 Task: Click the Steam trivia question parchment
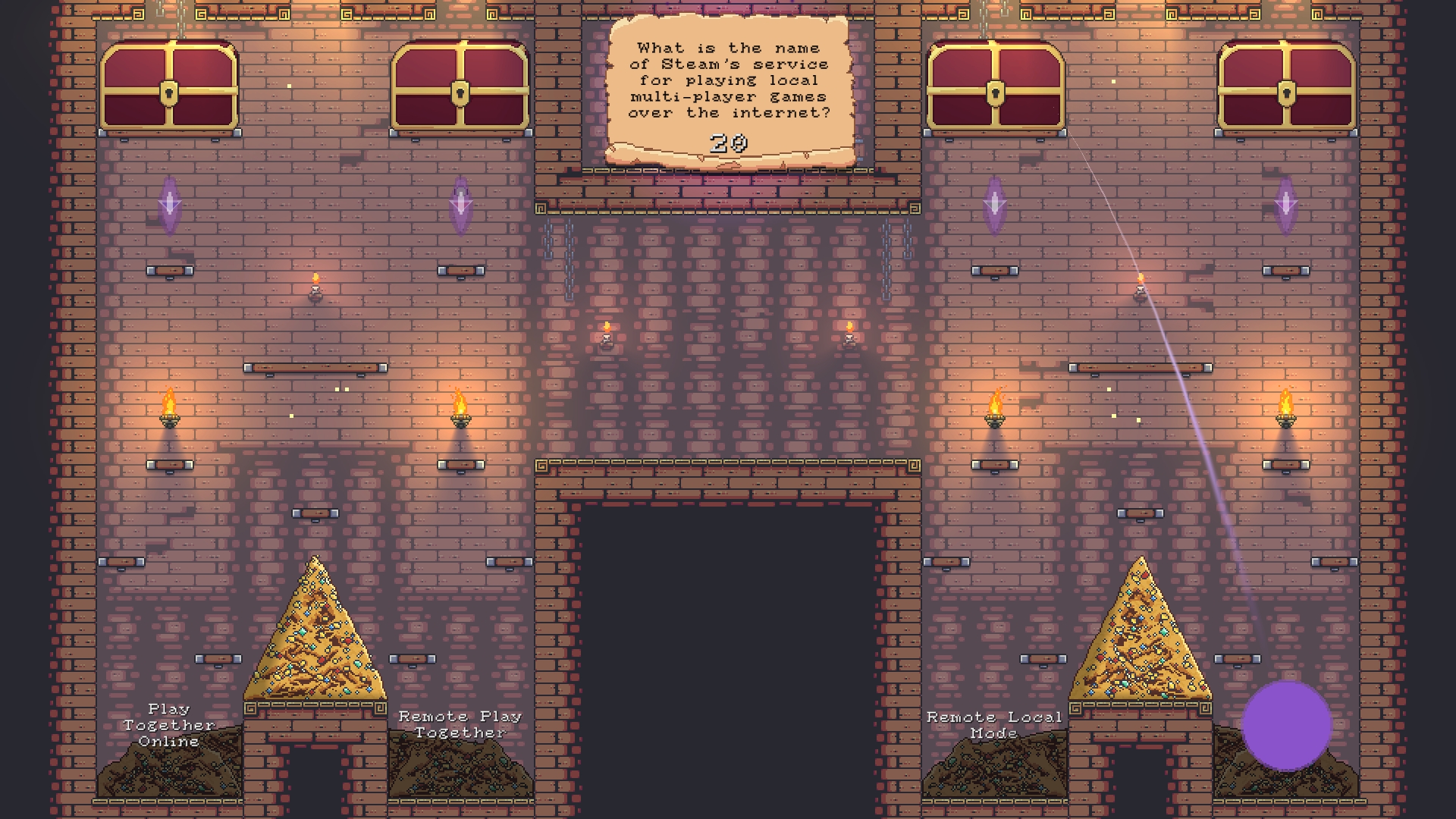click(728, 80)
